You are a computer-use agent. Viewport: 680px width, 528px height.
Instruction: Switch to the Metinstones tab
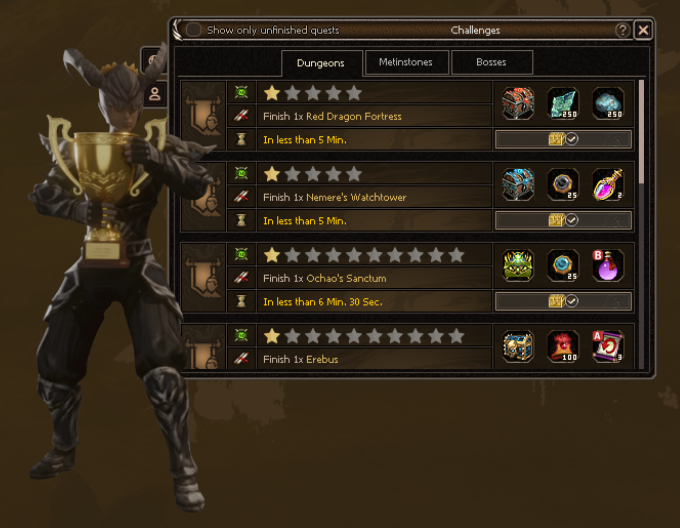[x=405, y=62]
